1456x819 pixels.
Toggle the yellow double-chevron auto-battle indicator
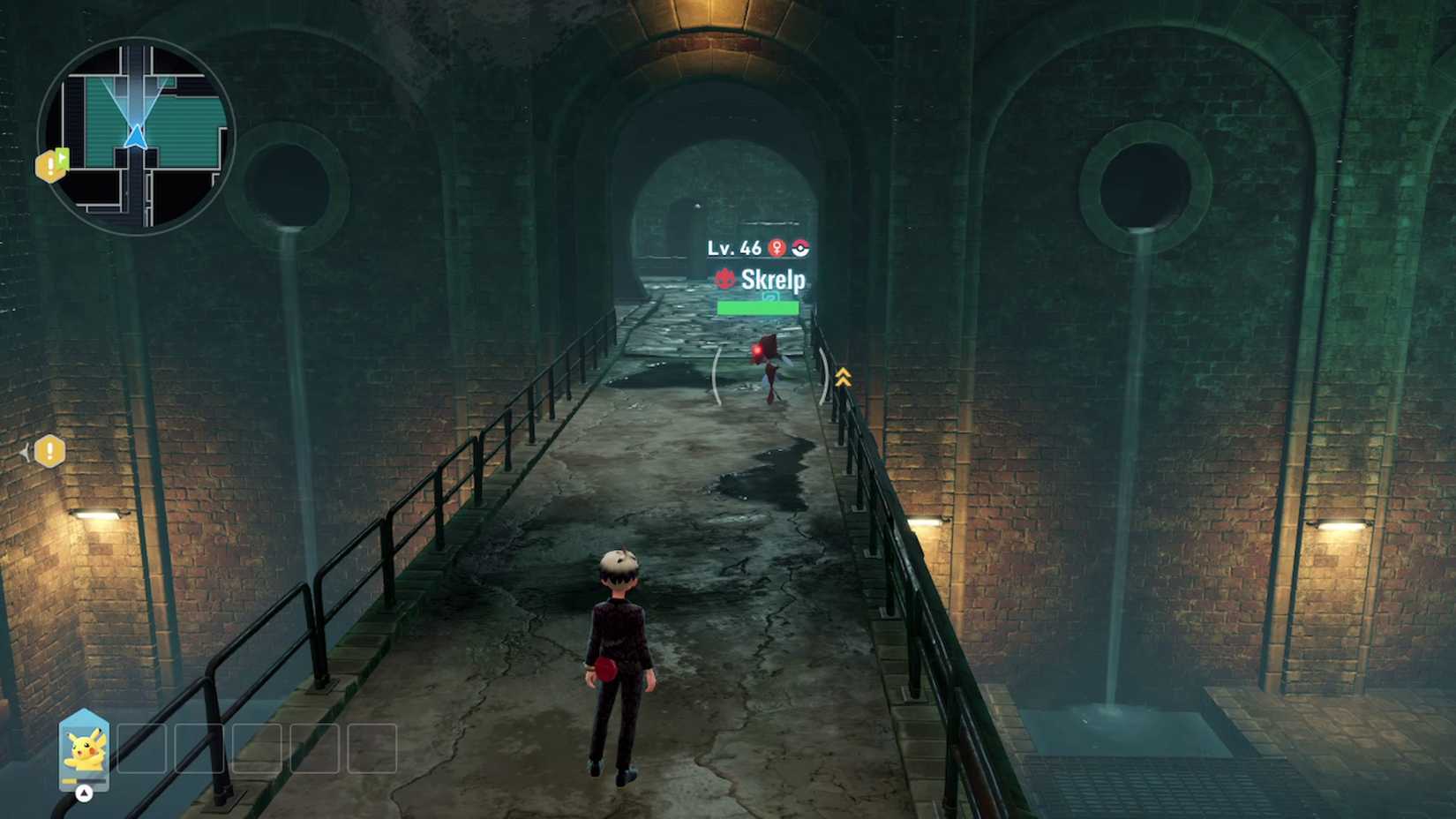(x=842, y=378)
